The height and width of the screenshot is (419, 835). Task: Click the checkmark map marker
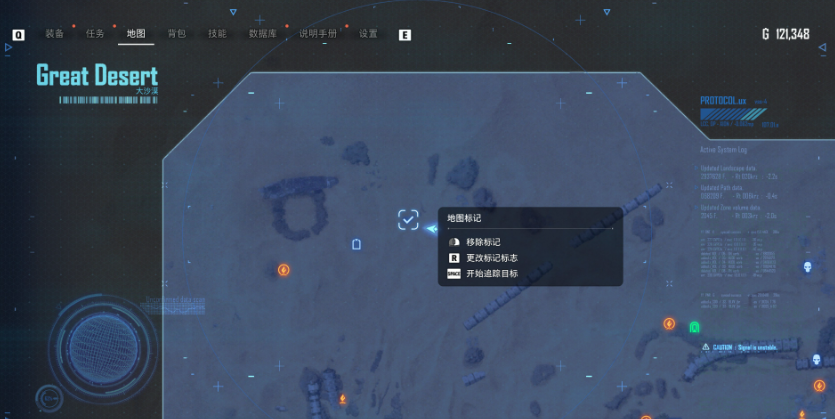[408, 220]
